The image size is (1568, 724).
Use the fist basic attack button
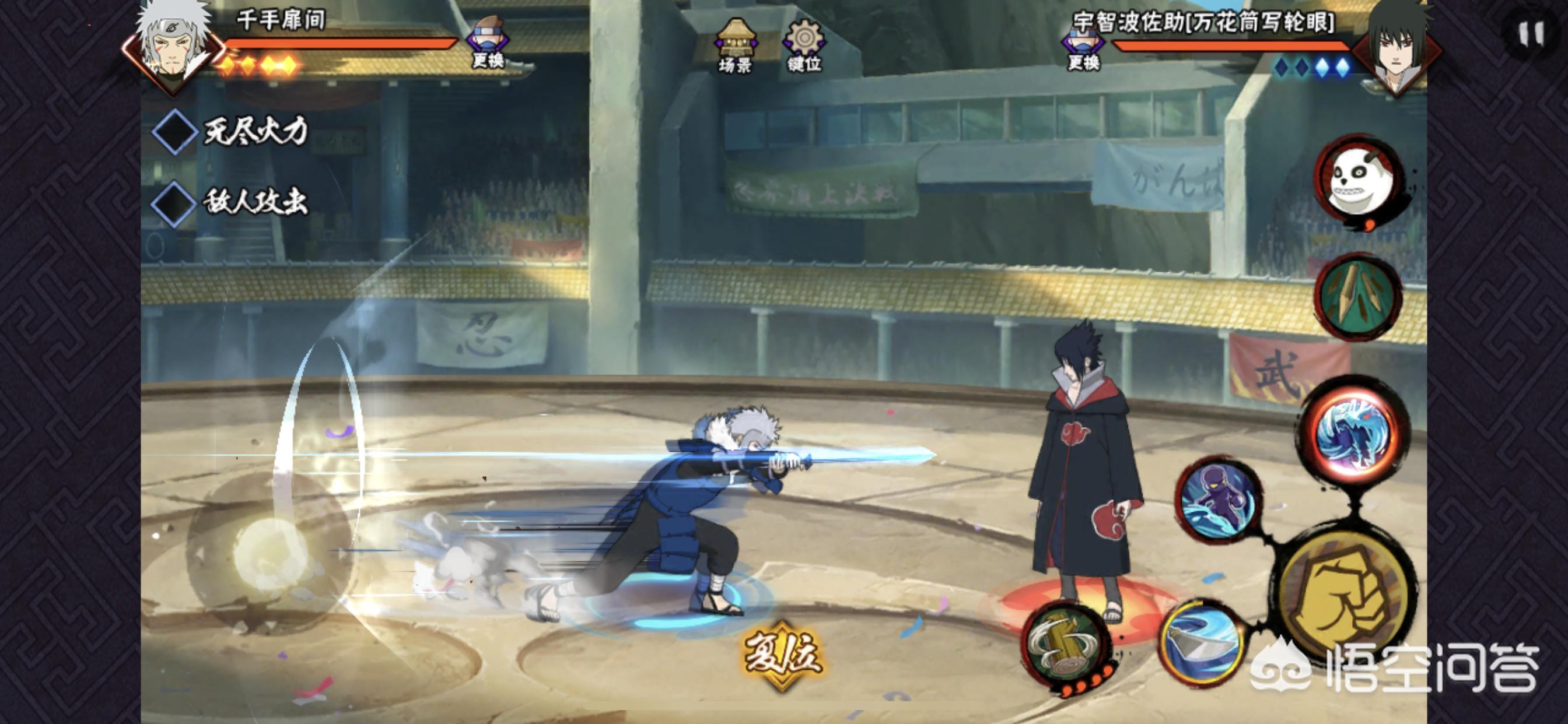(x=1344, y=596)
